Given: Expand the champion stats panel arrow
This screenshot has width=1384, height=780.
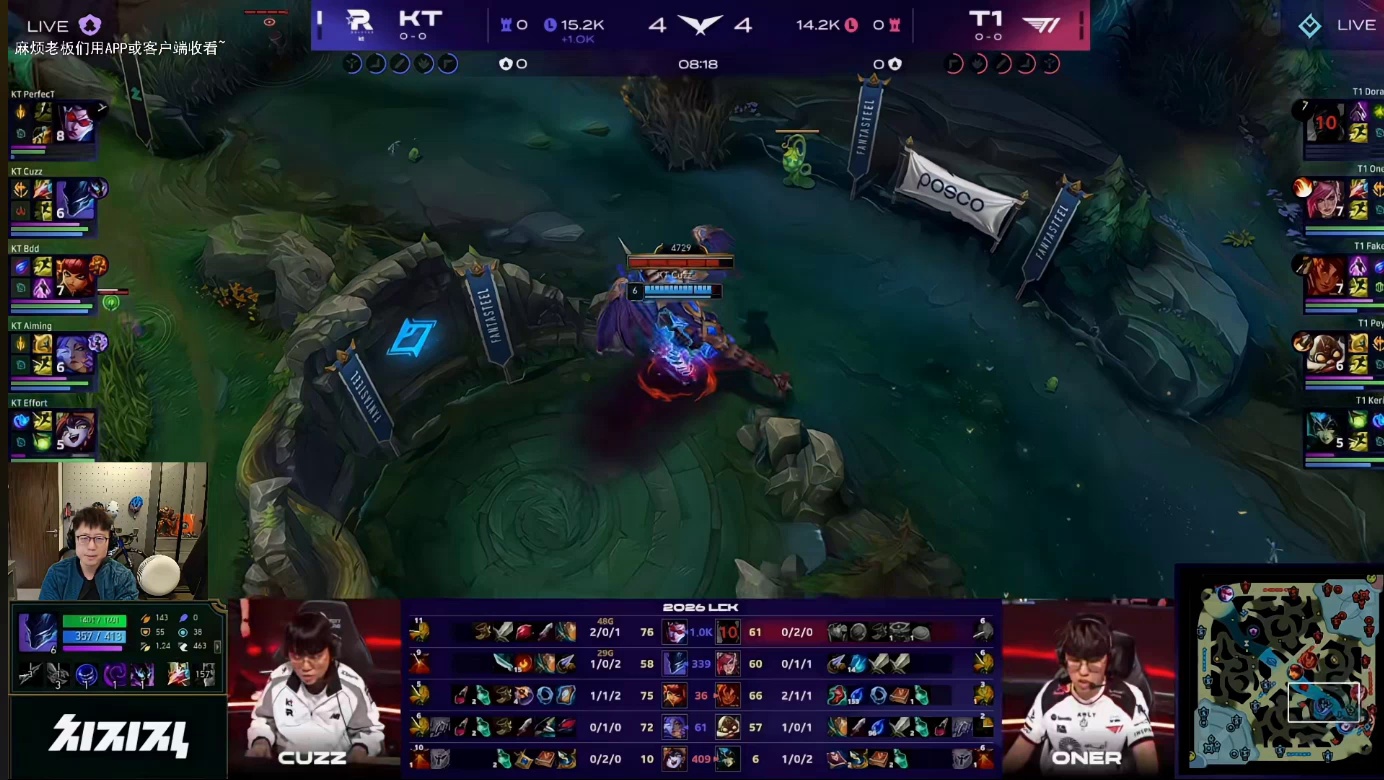Looking at the screenshot, I should click(218, 646).
